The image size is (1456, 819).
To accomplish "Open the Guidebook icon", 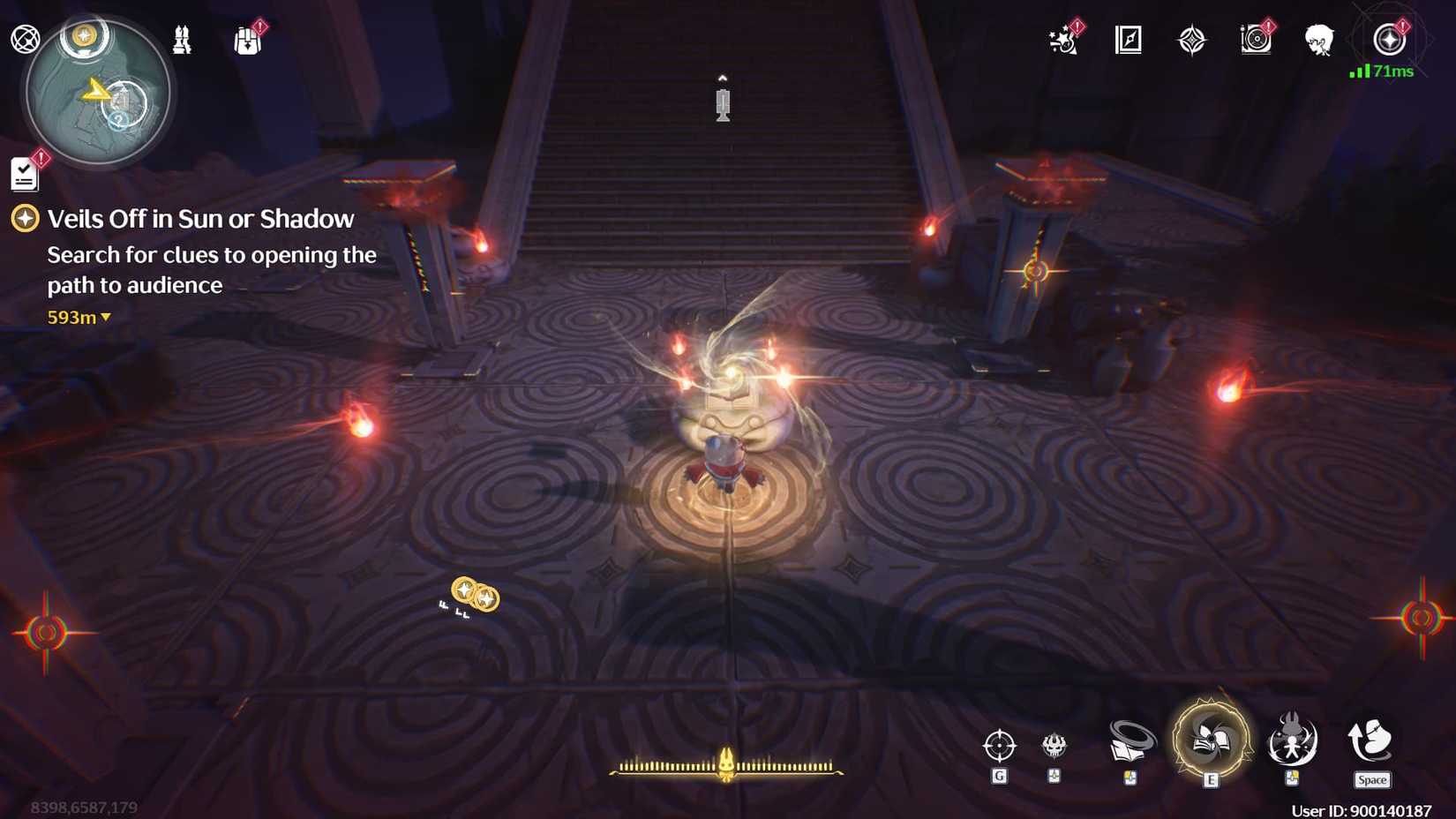I will 1127,39.
